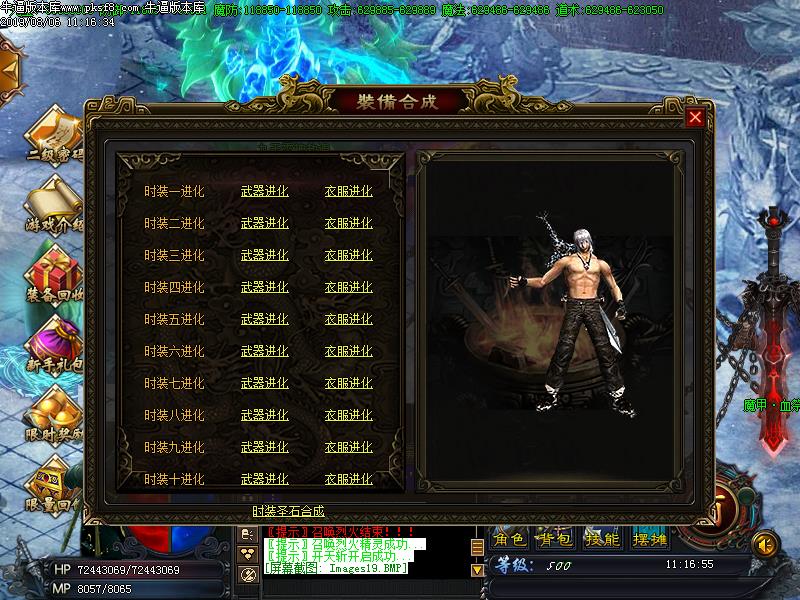Click 衣服进化 on the 时装五进化 row
Image resolution: width=800 pixels, height=600 pixels.
tap(348, 320)
